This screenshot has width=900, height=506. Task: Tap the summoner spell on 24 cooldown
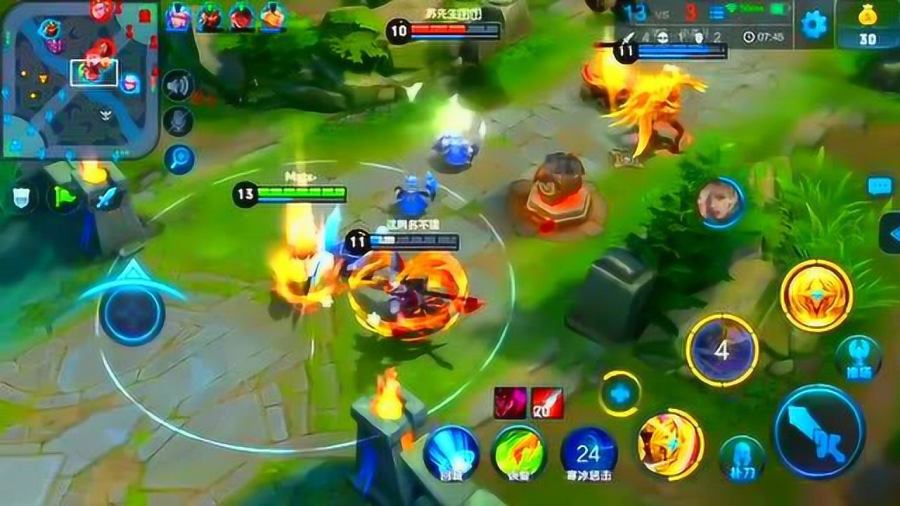click(588, 452)
